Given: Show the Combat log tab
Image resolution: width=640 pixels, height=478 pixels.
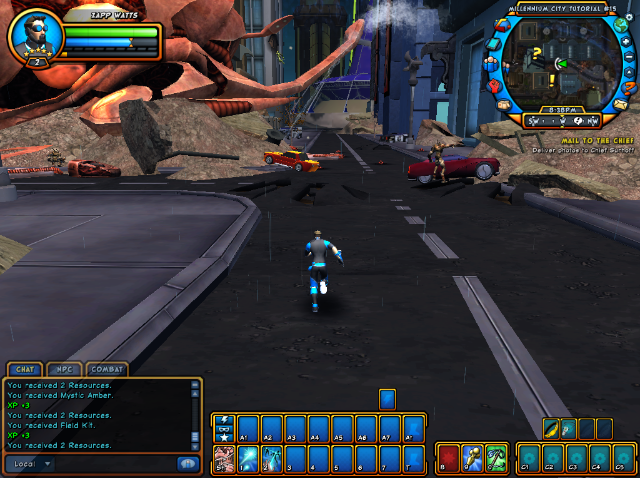Looking at the screenshot, I should (x=107, y=369).
